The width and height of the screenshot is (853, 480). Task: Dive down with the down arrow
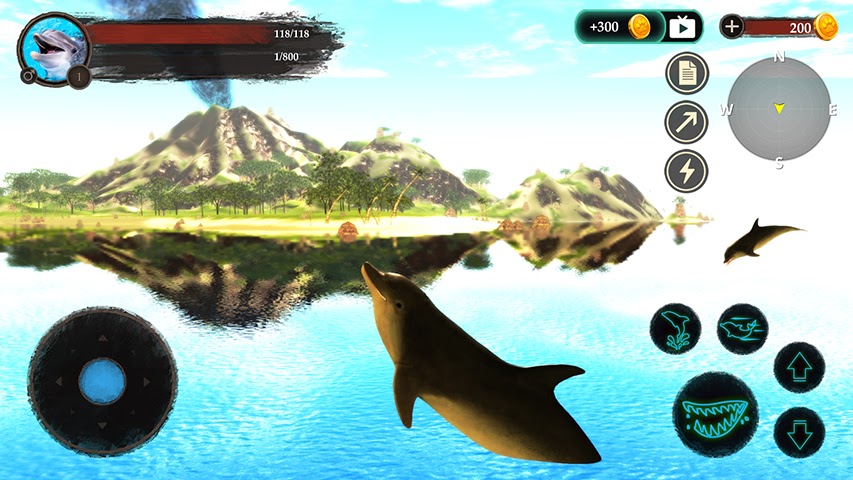tap(799, 432)
